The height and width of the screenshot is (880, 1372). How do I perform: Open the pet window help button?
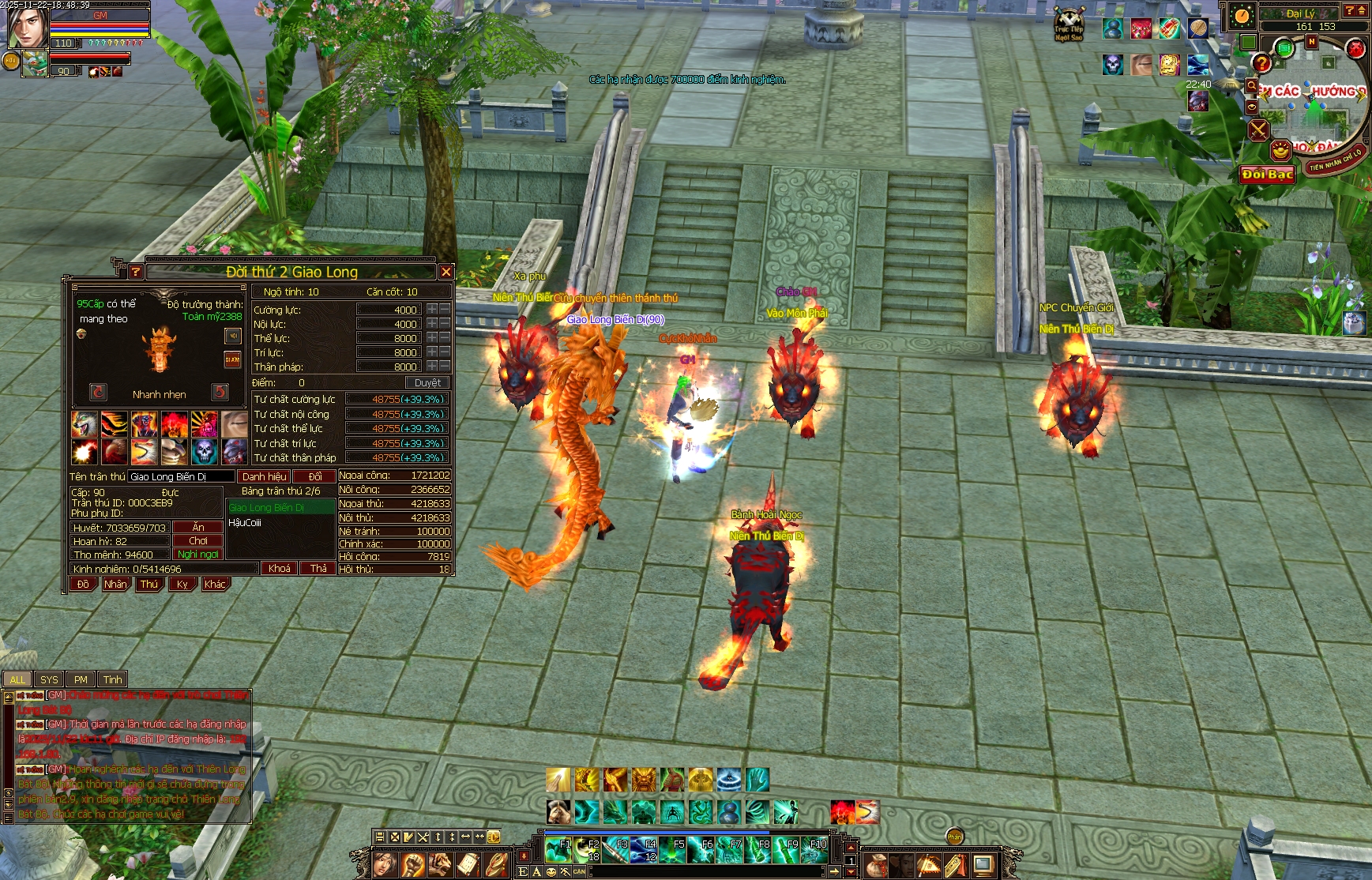click(x=136, y=272)
